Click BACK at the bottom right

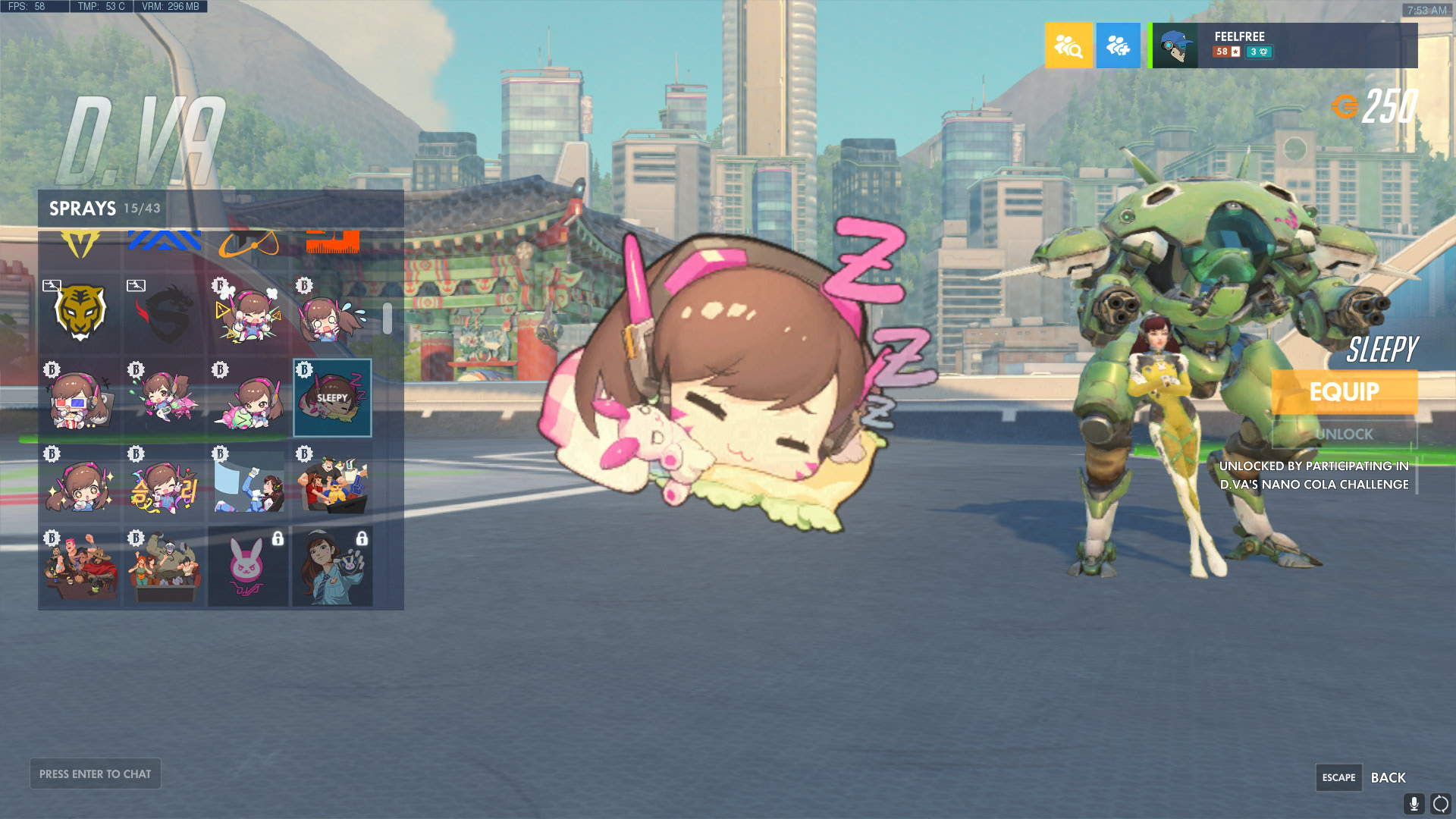(1389, 777)
